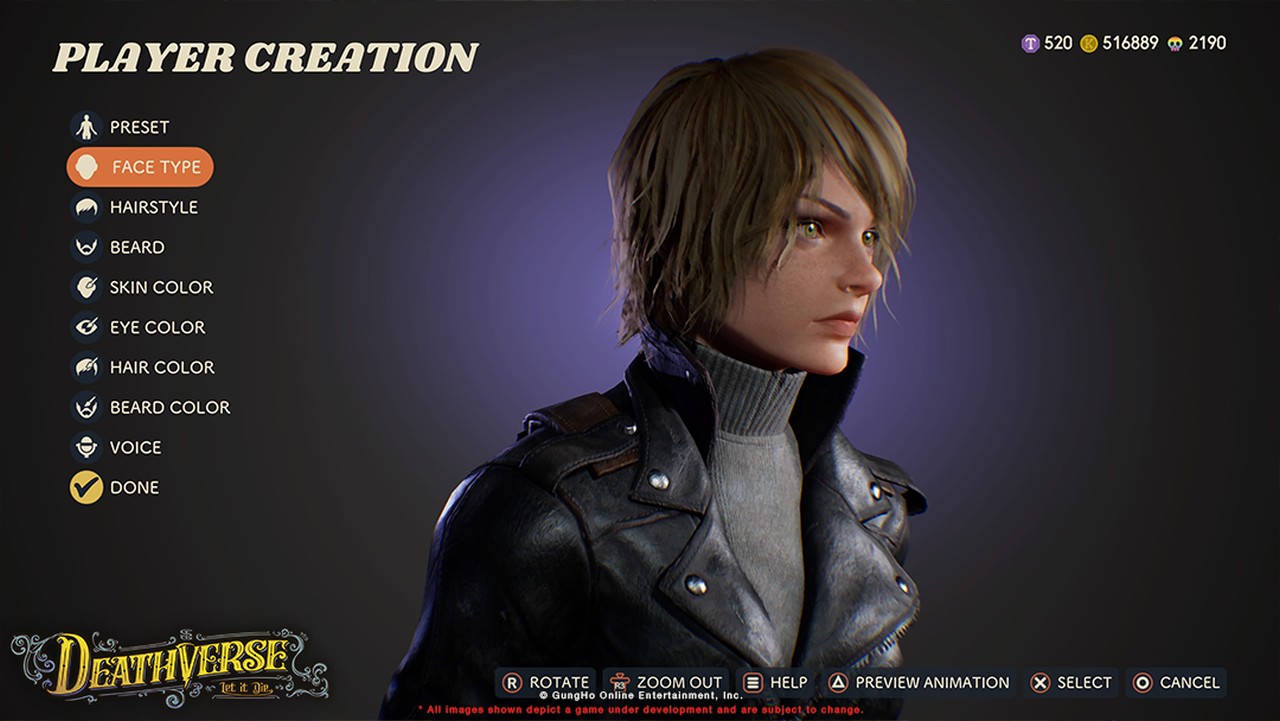Open the Preset menu entry

coord(138,127)
